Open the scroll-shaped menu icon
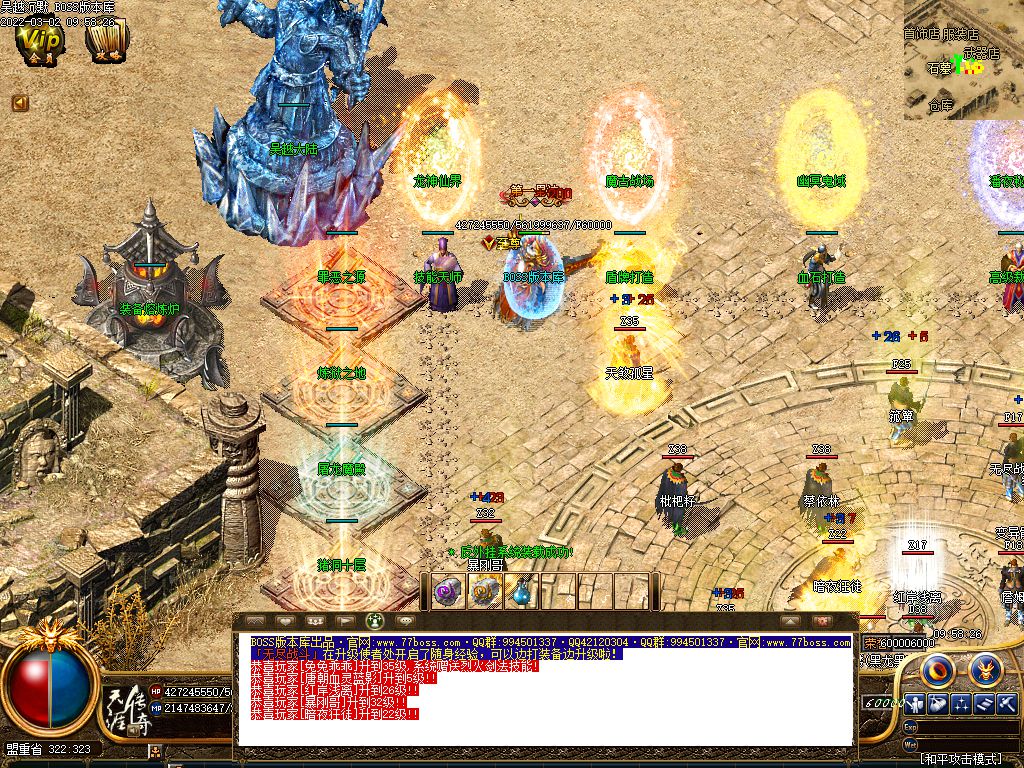 tap(985, 705)
